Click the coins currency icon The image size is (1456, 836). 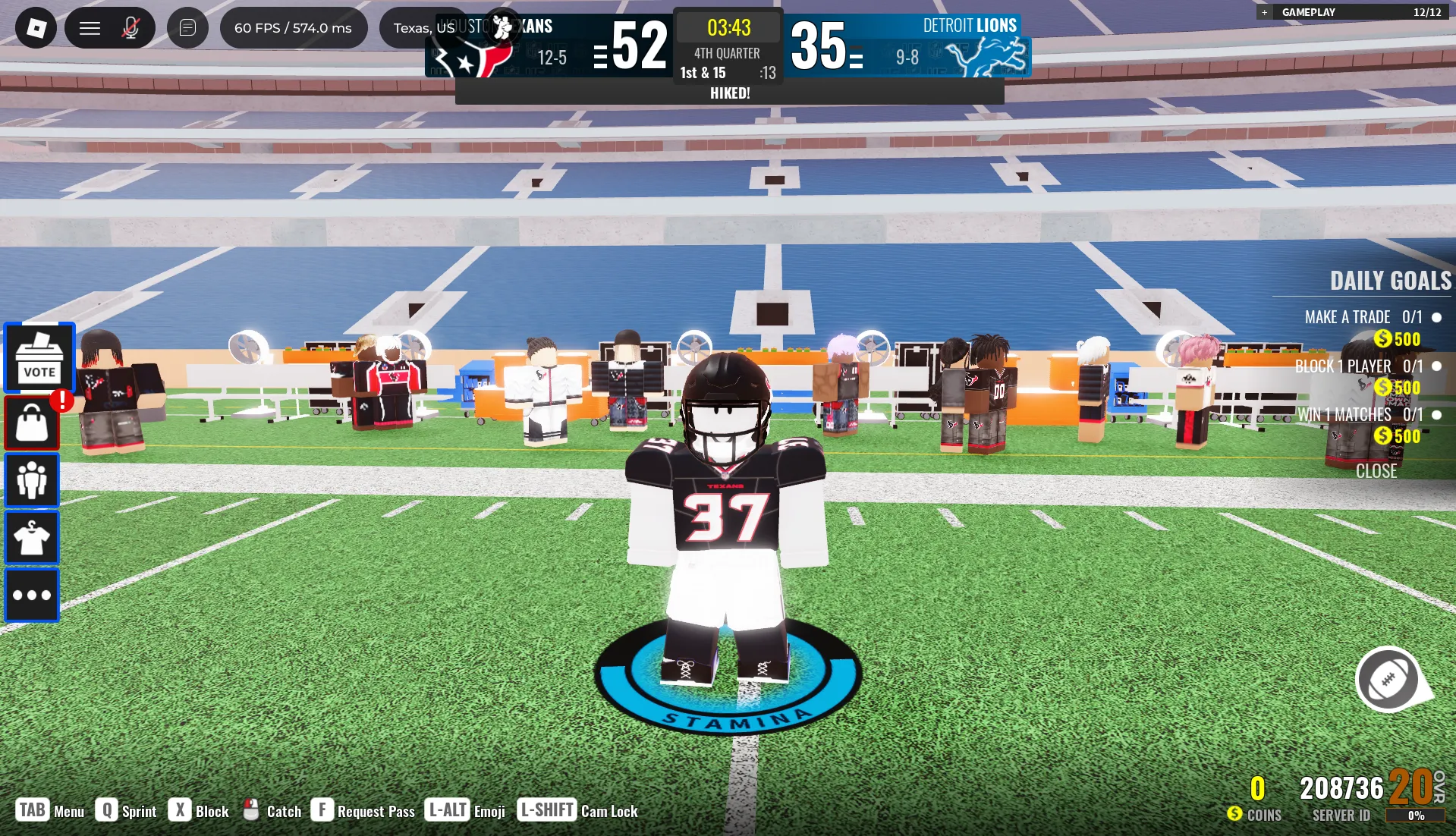click(1235, 814)
